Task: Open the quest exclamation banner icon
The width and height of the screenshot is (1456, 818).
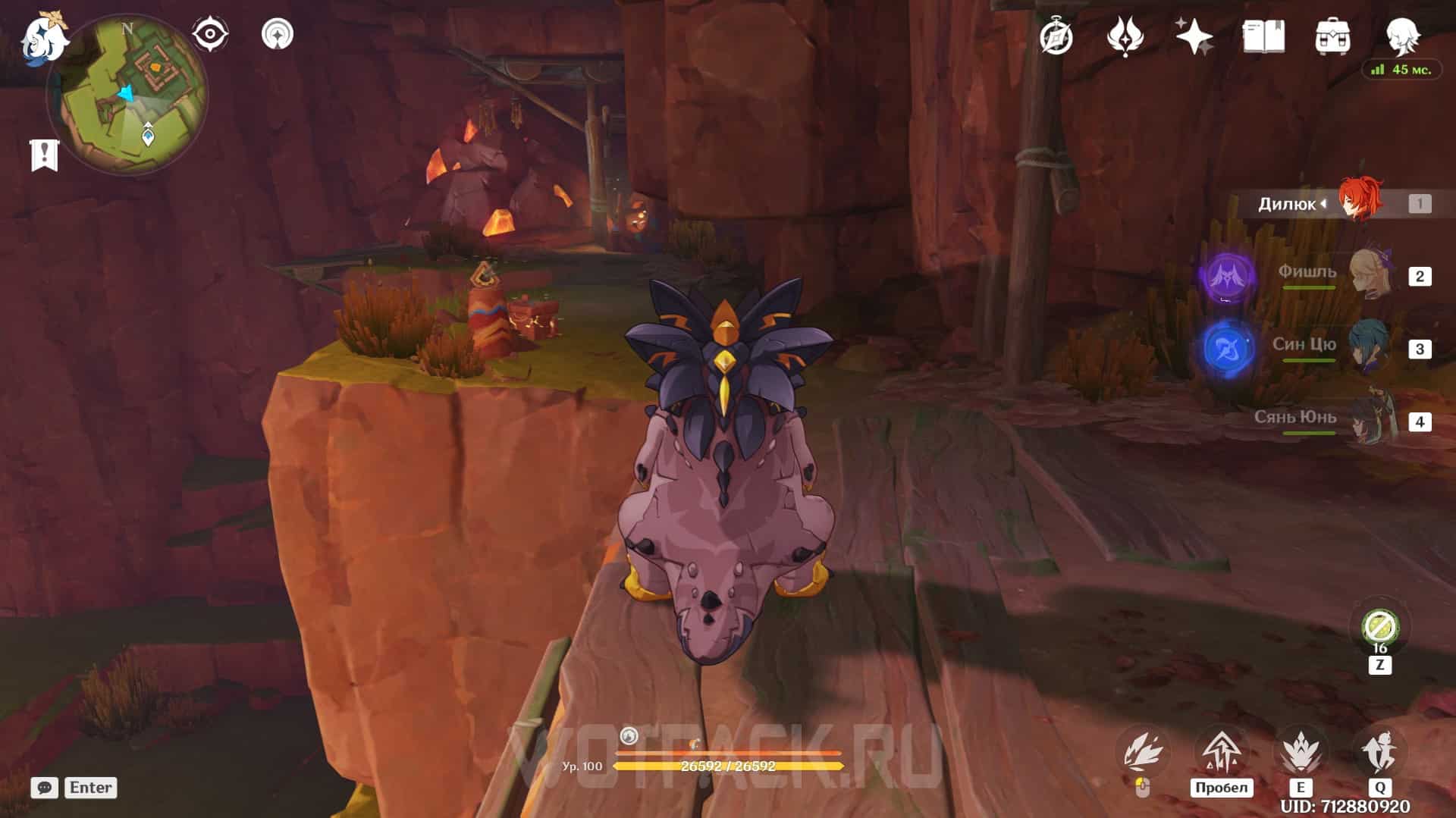Action: (45, 155)
